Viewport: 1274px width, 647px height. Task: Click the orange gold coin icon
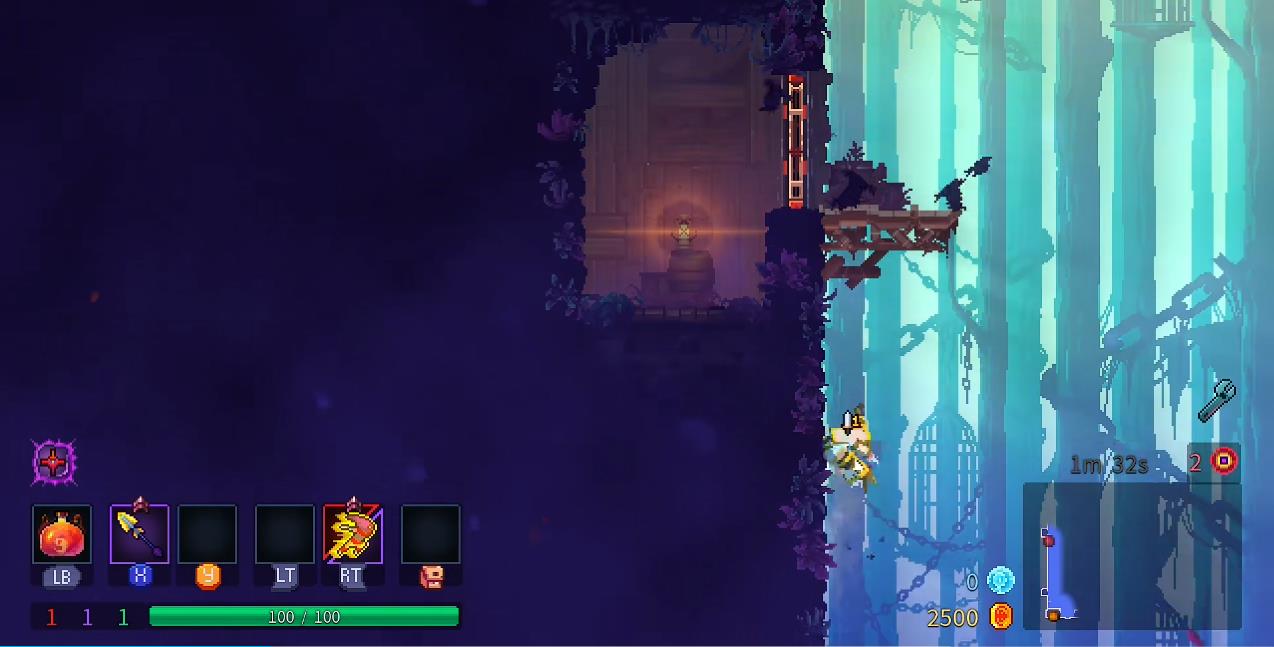click(x=1001, y=616)
